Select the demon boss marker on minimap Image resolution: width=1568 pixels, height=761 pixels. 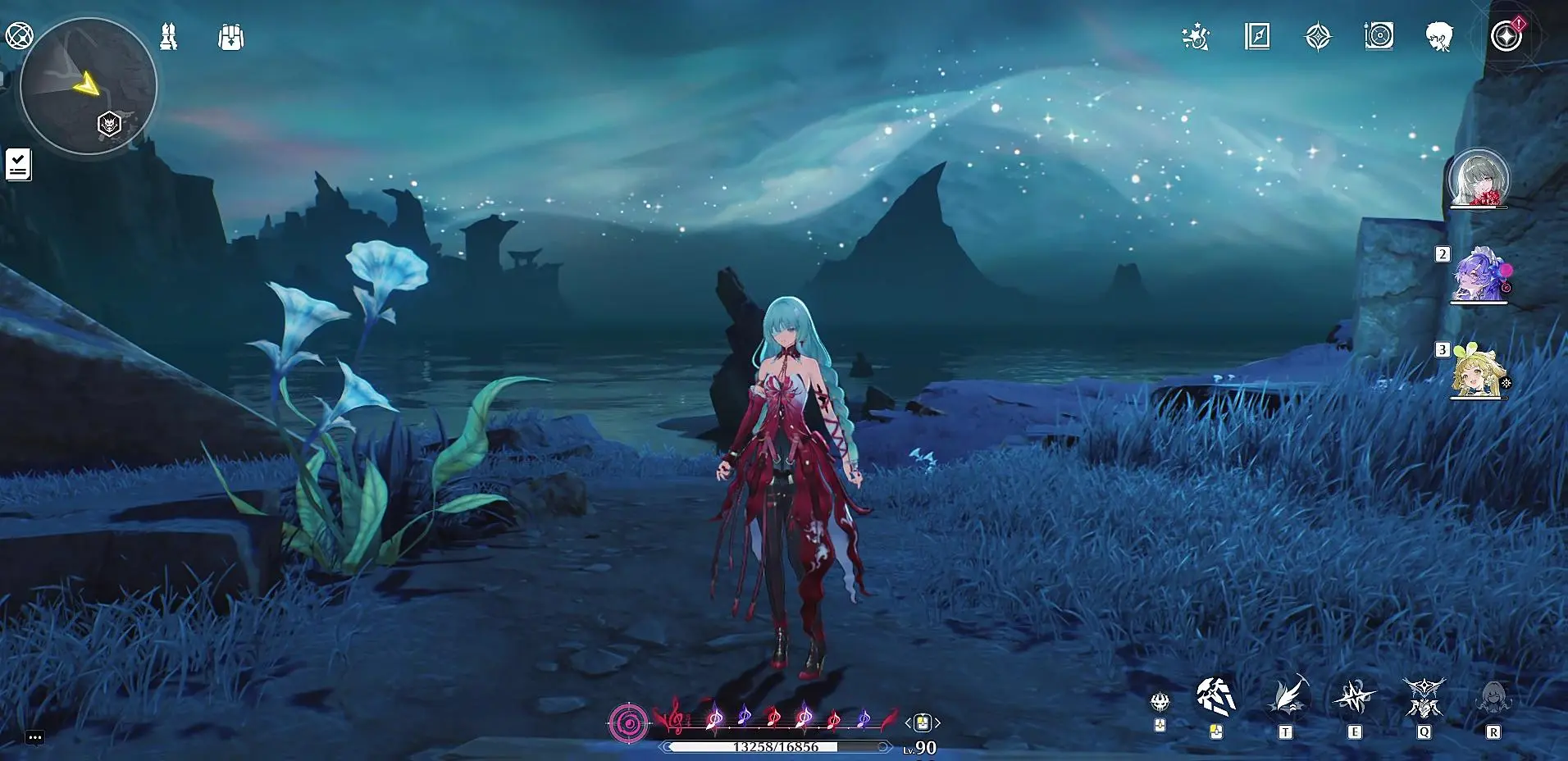109,125
